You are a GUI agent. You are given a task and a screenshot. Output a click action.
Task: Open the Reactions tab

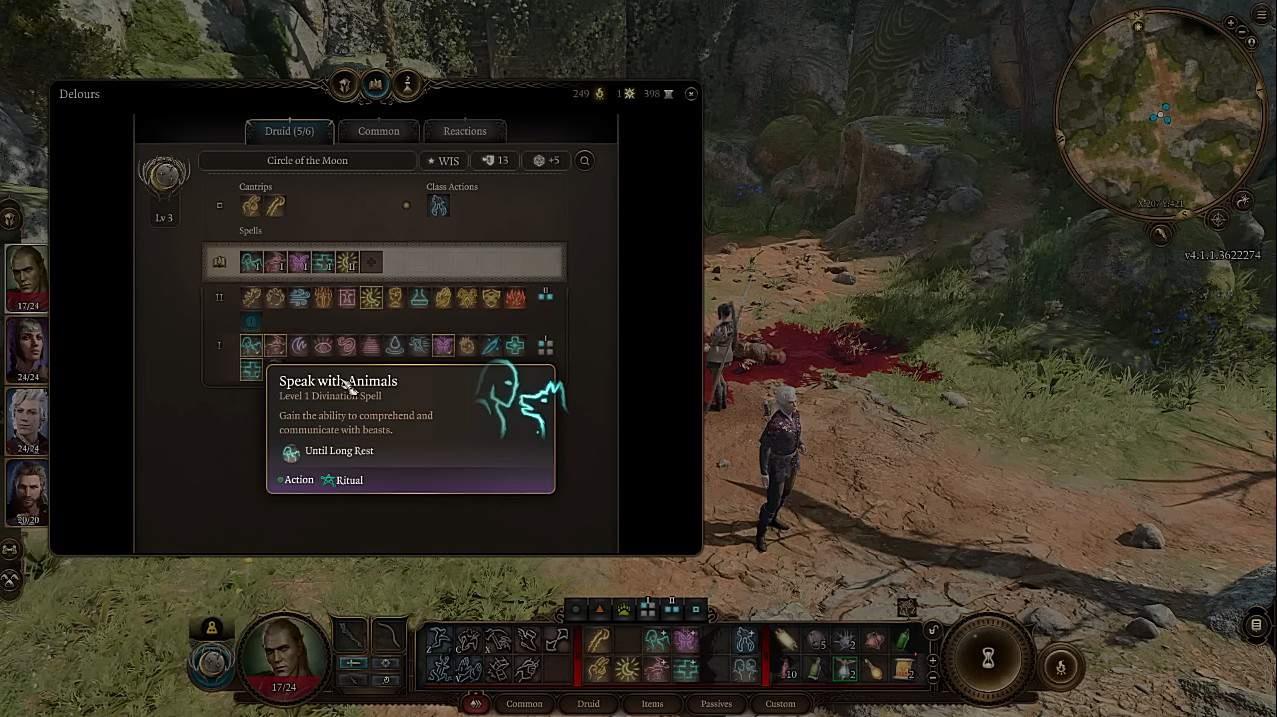pyautogui.click(x=465, y=131)
